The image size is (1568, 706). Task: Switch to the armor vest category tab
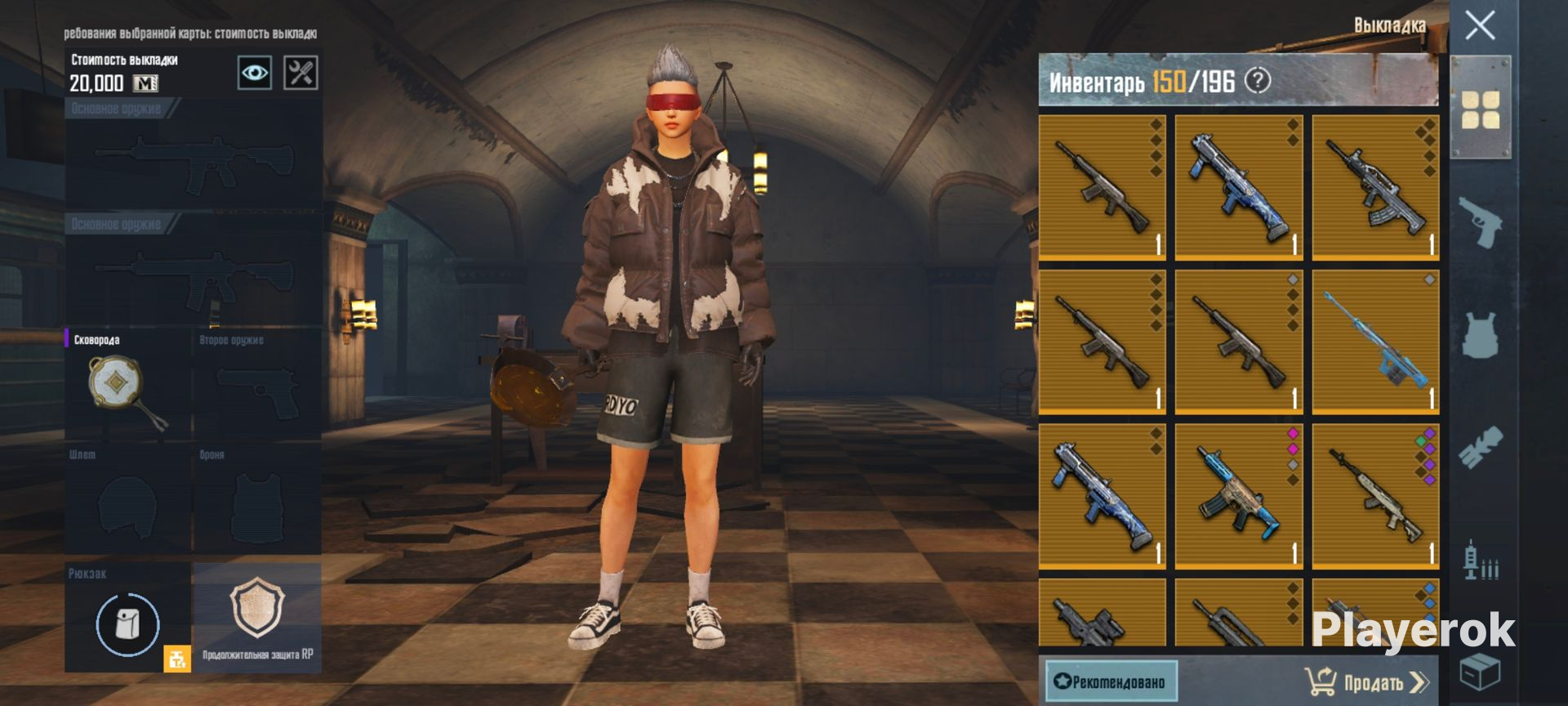click(1480, 335)
